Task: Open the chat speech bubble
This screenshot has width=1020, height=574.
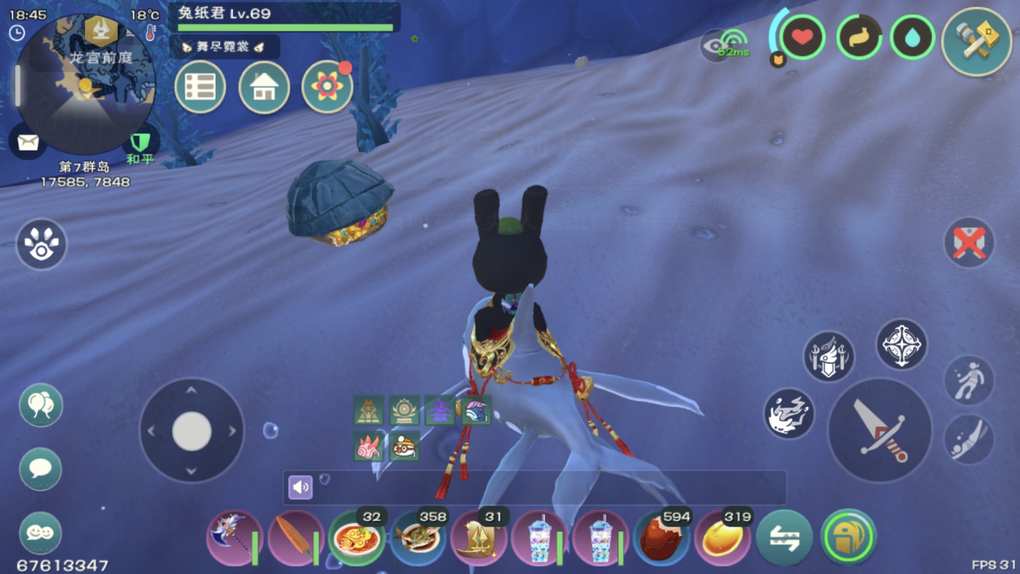Action: [x=41, y=468]
